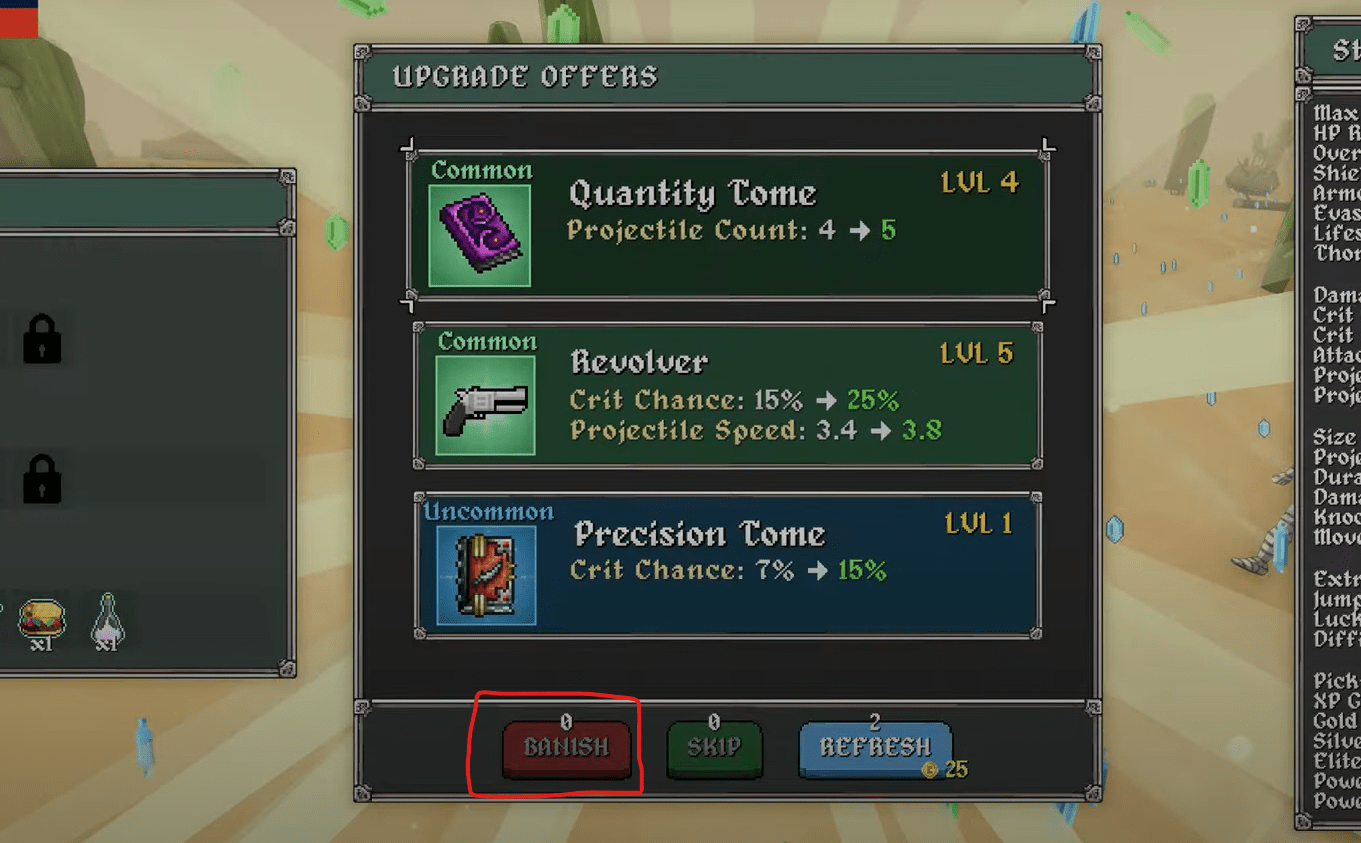Skip this upgrade selection
Viewport: 1361px width, 843px height.
point(714,748)
